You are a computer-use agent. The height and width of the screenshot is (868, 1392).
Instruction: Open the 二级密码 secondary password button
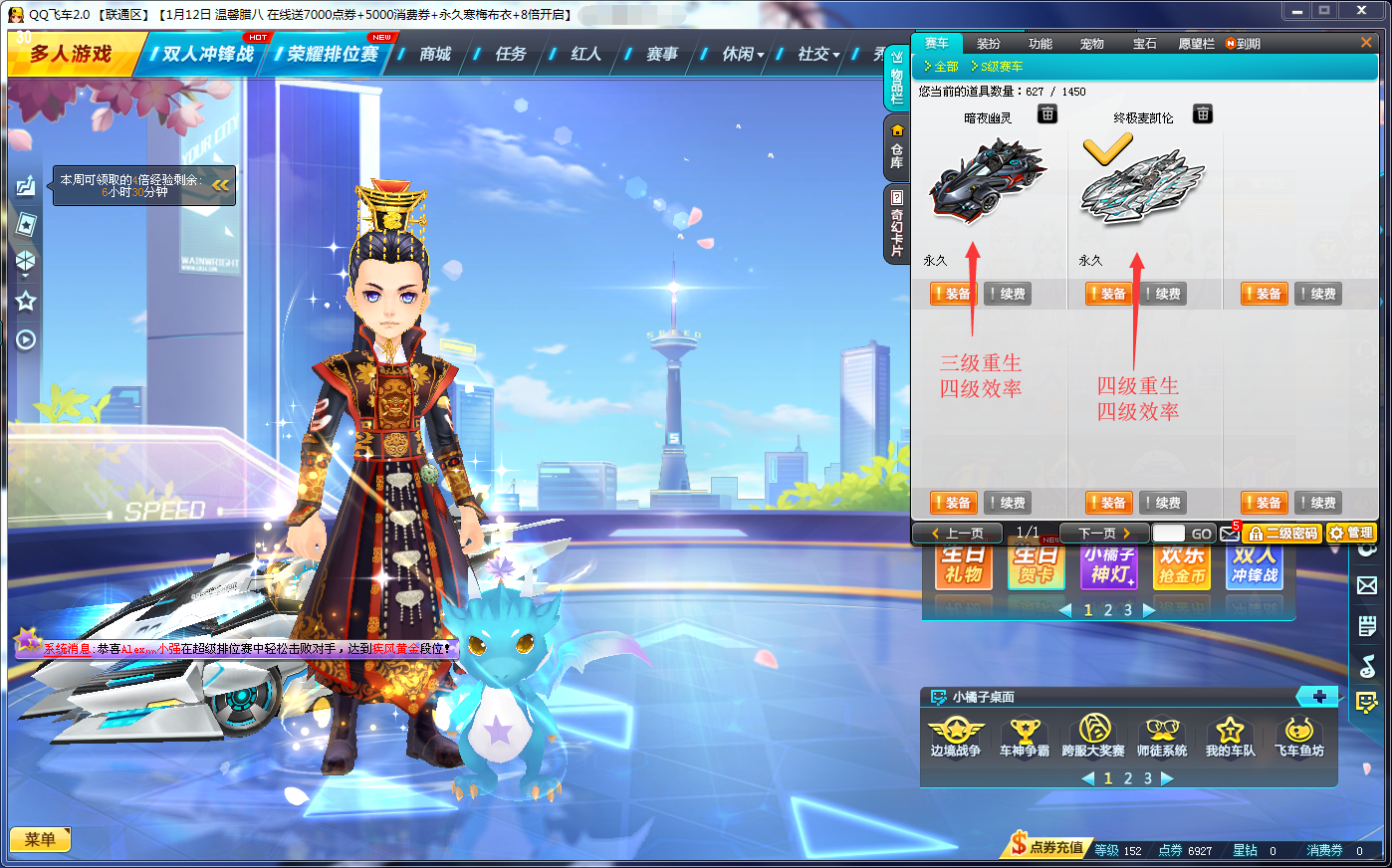pyautogui.click(x=1282, y=534)
